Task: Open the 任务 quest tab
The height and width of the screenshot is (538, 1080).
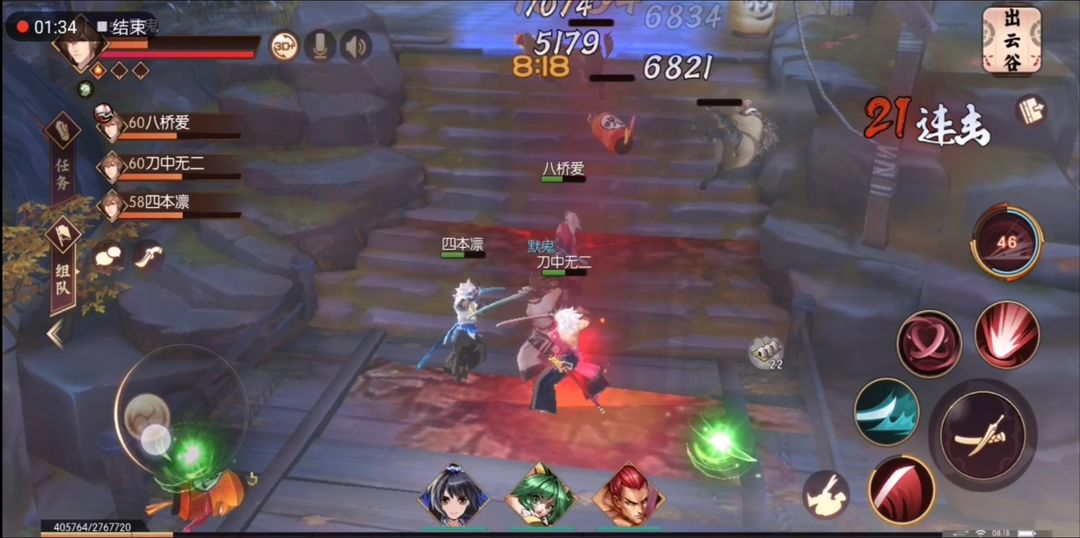Action: coord(62,160)
